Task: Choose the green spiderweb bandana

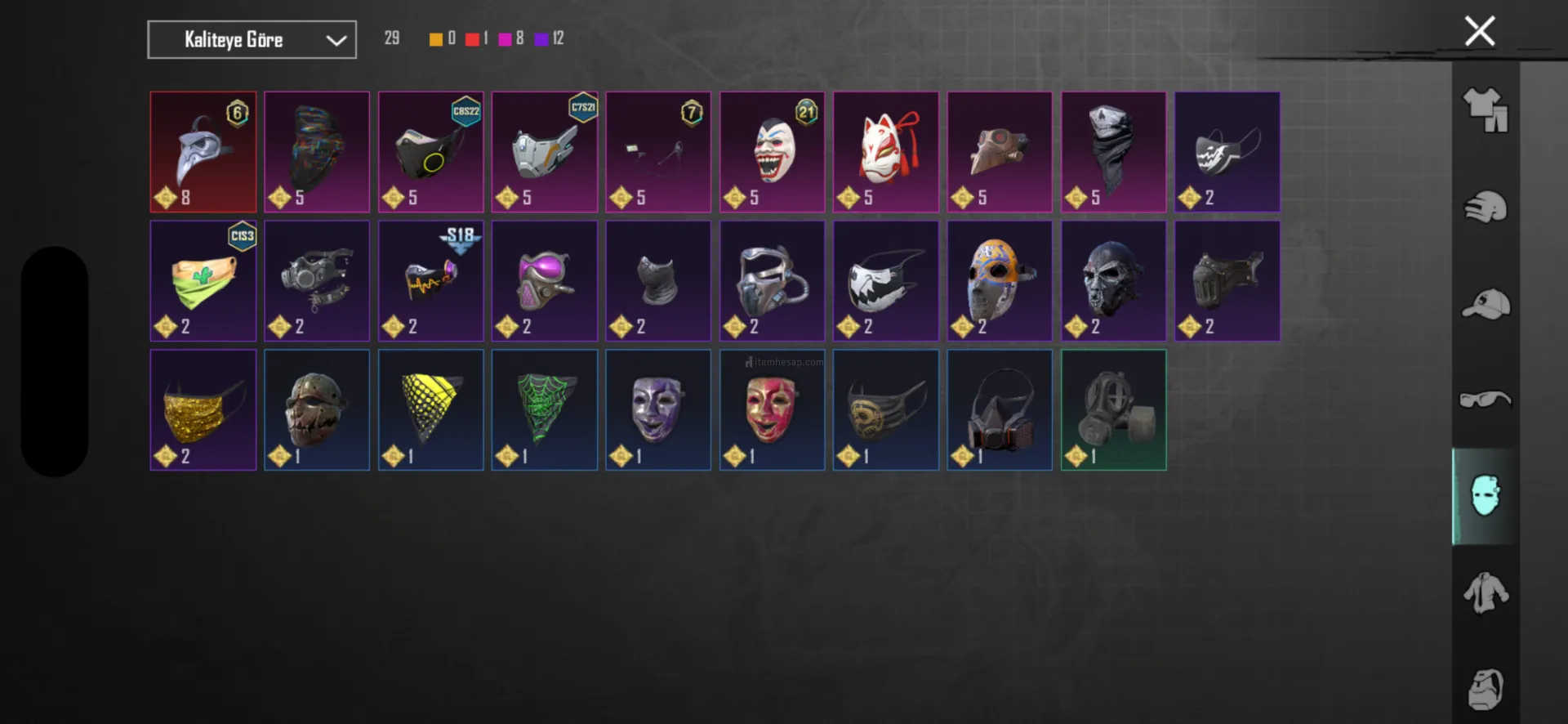Action: coord(544,410)
